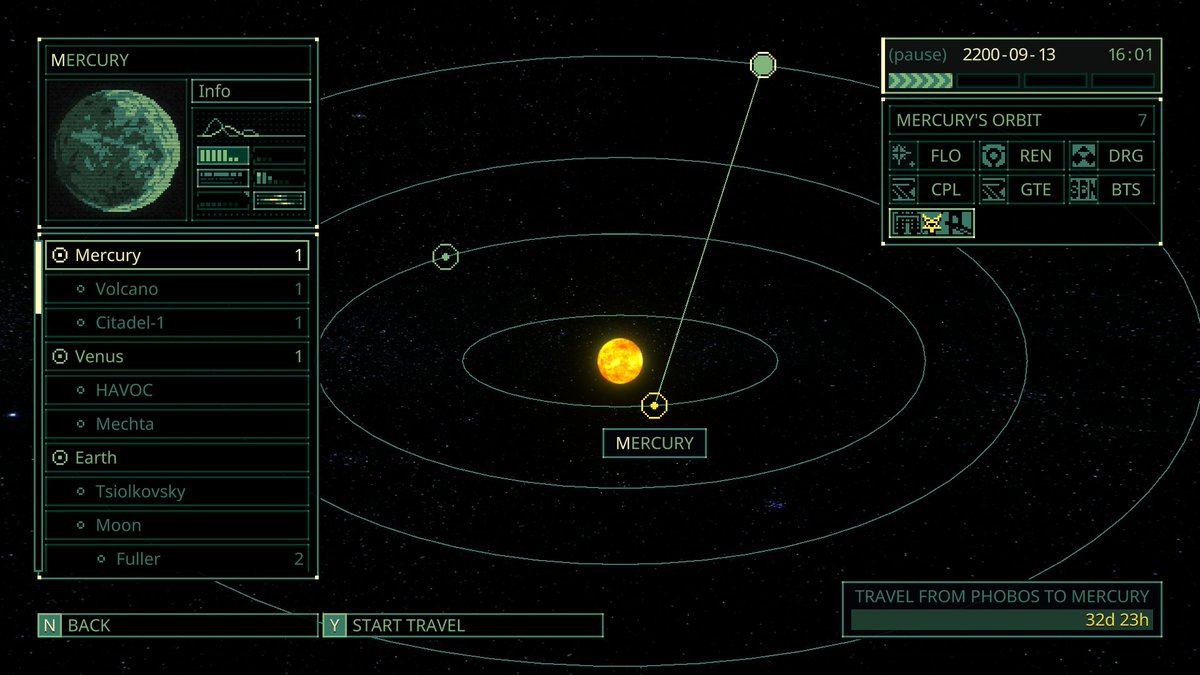Choose the Tsiolkovsky station row

(177, 492)
